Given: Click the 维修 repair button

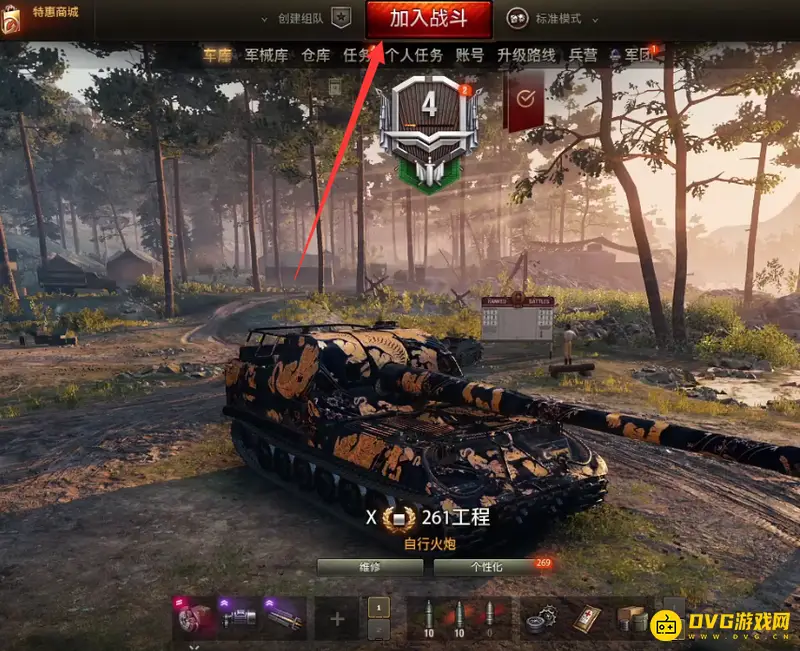Looking at the screenshot, I should [370, 567].
